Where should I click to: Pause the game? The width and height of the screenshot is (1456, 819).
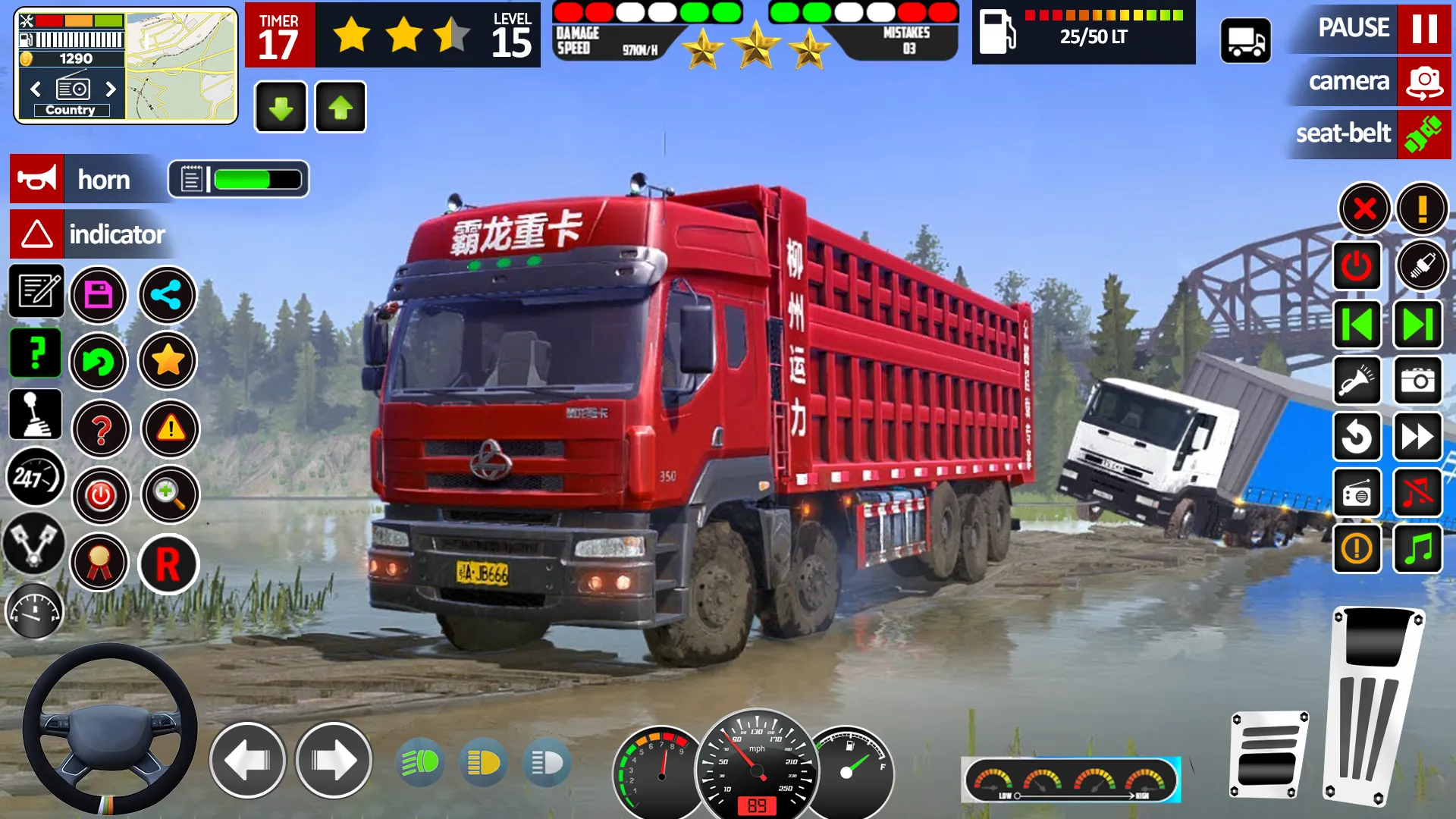click(x=1423, y=29)
